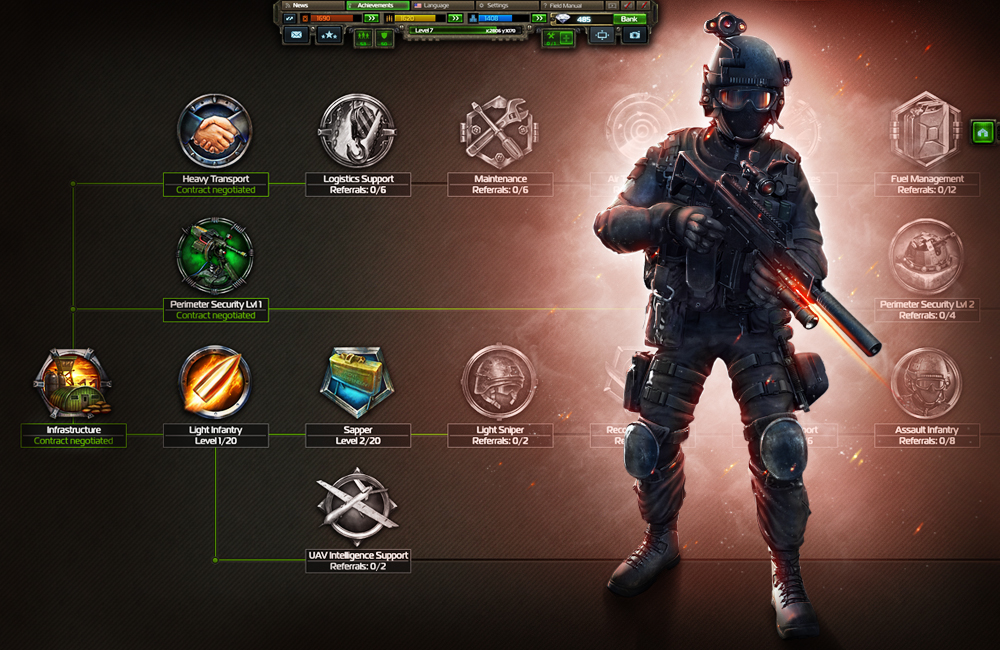Screen dimensions: 1000x650
Task: Open the mail envelope icon
Action: 296,35
